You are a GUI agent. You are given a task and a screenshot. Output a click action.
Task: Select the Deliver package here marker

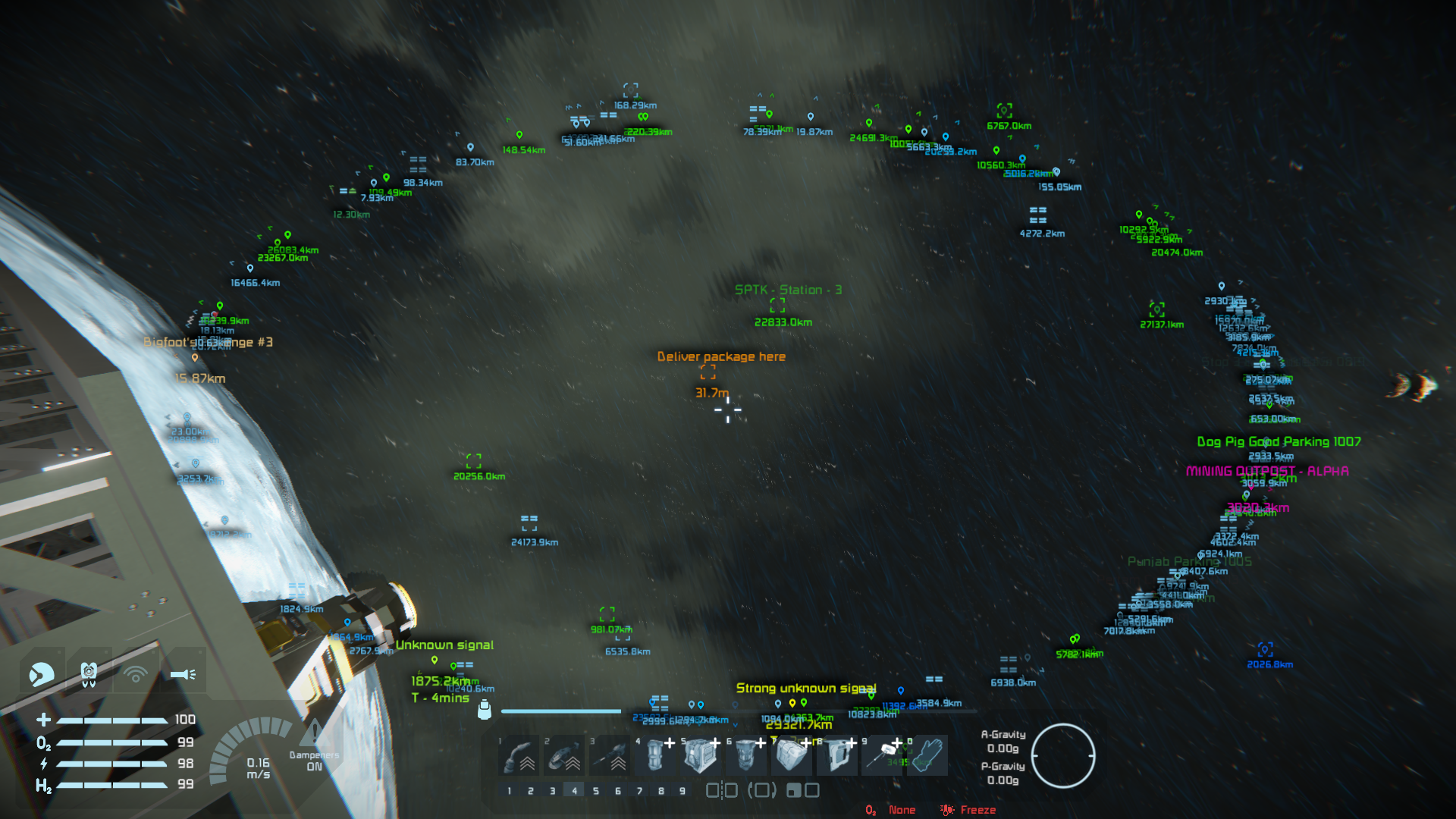[x=708, y=372]
